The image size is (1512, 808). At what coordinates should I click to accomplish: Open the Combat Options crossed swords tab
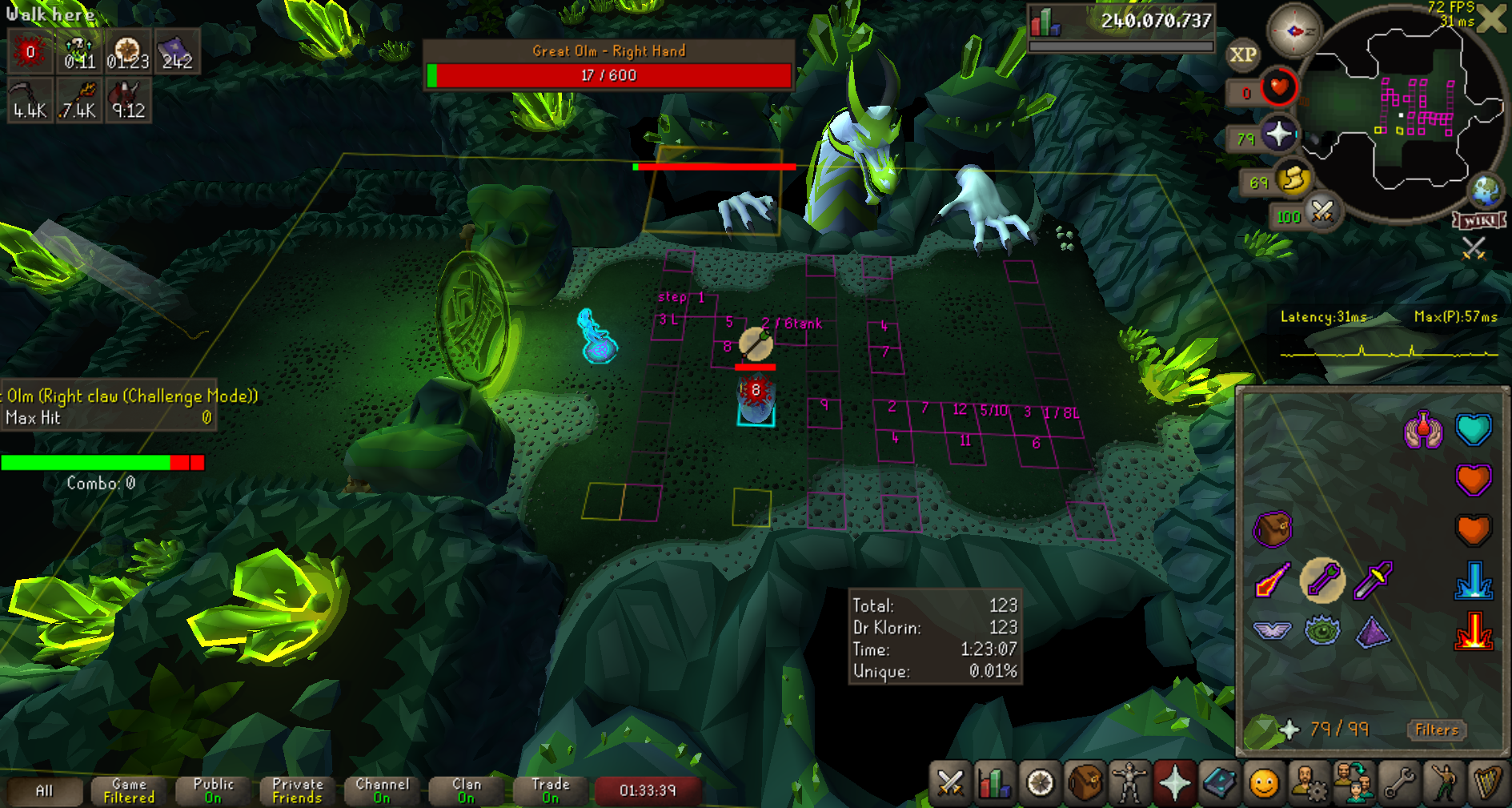click(950, 782)
